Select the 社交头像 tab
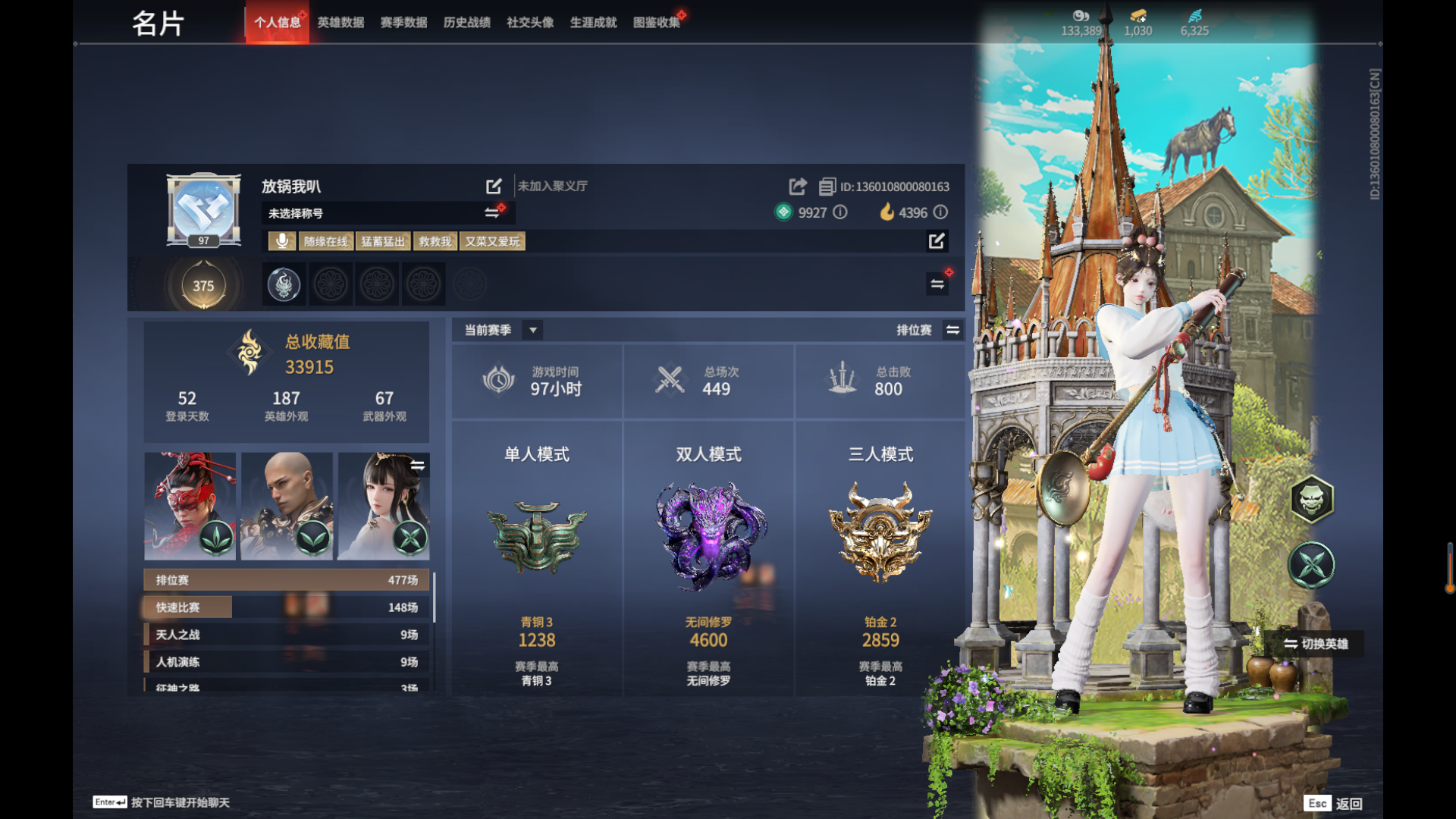 (x=530, y=23)
